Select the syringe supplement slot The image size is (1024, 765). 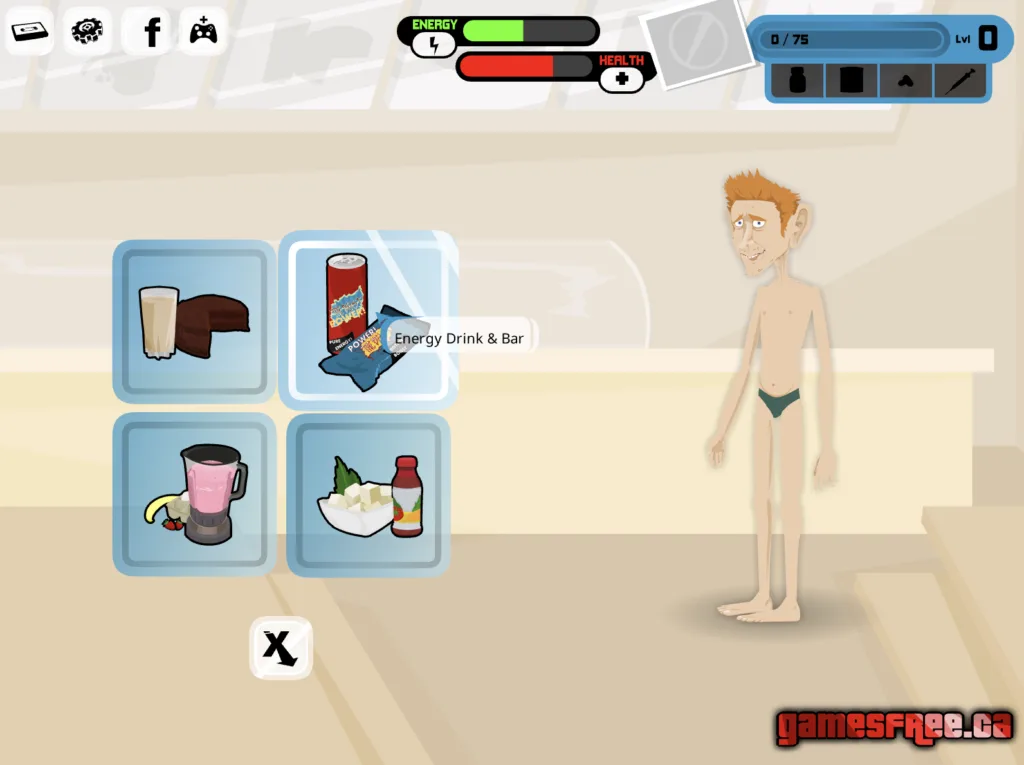959,81
